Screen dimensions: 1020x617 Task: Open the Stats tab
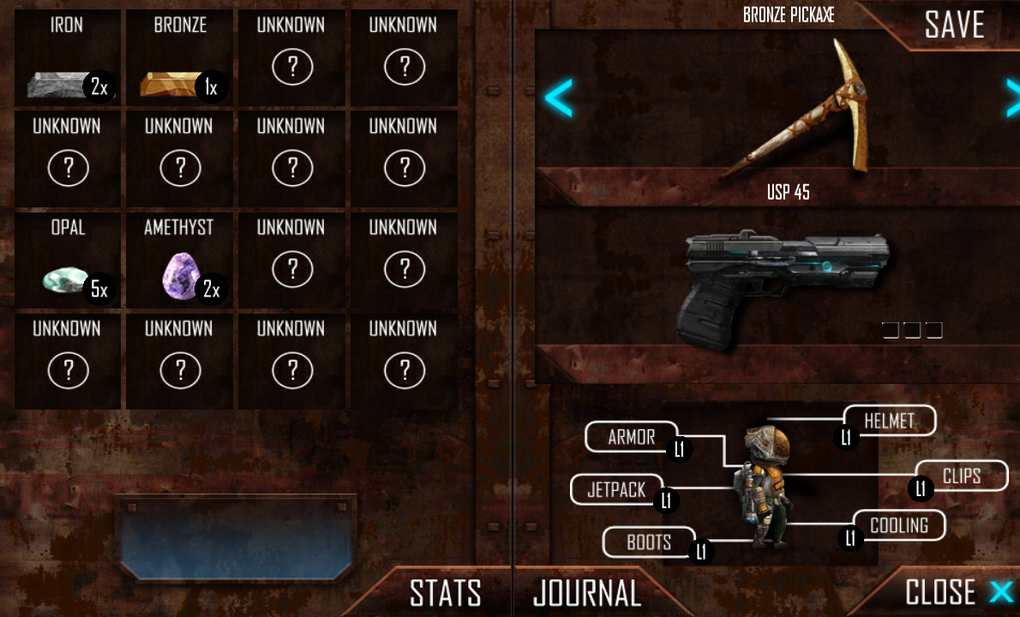[x=445, y=593]
